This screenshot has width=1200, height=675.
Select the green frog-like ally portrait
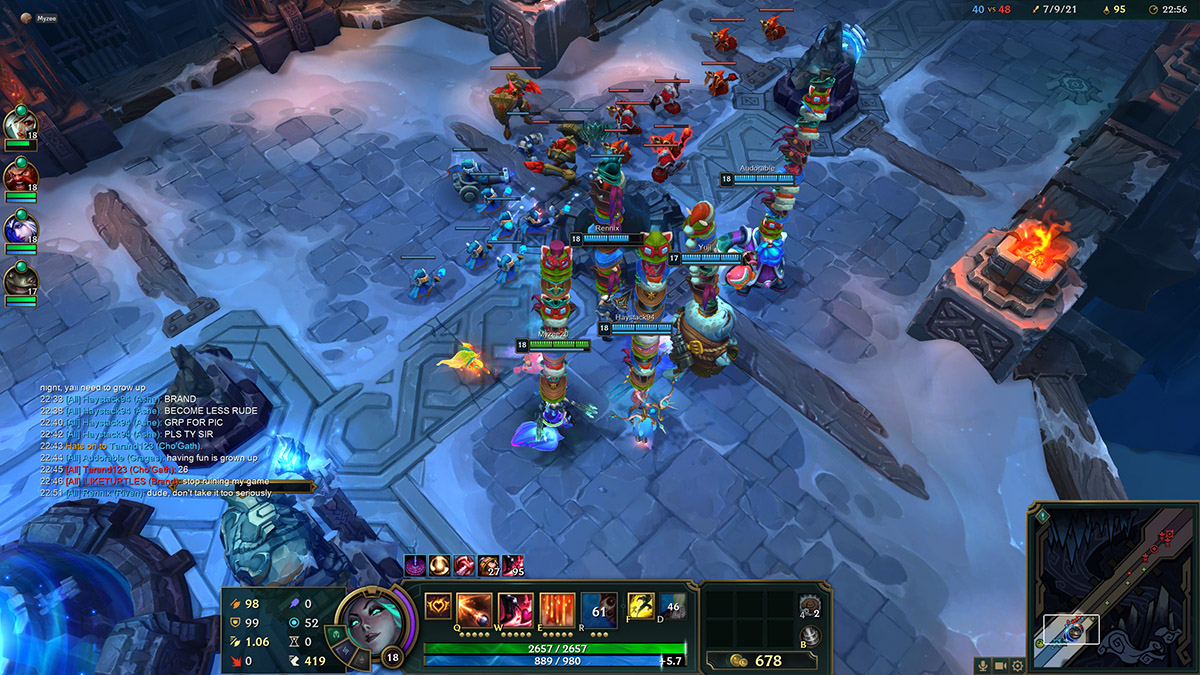click(19, 280)
